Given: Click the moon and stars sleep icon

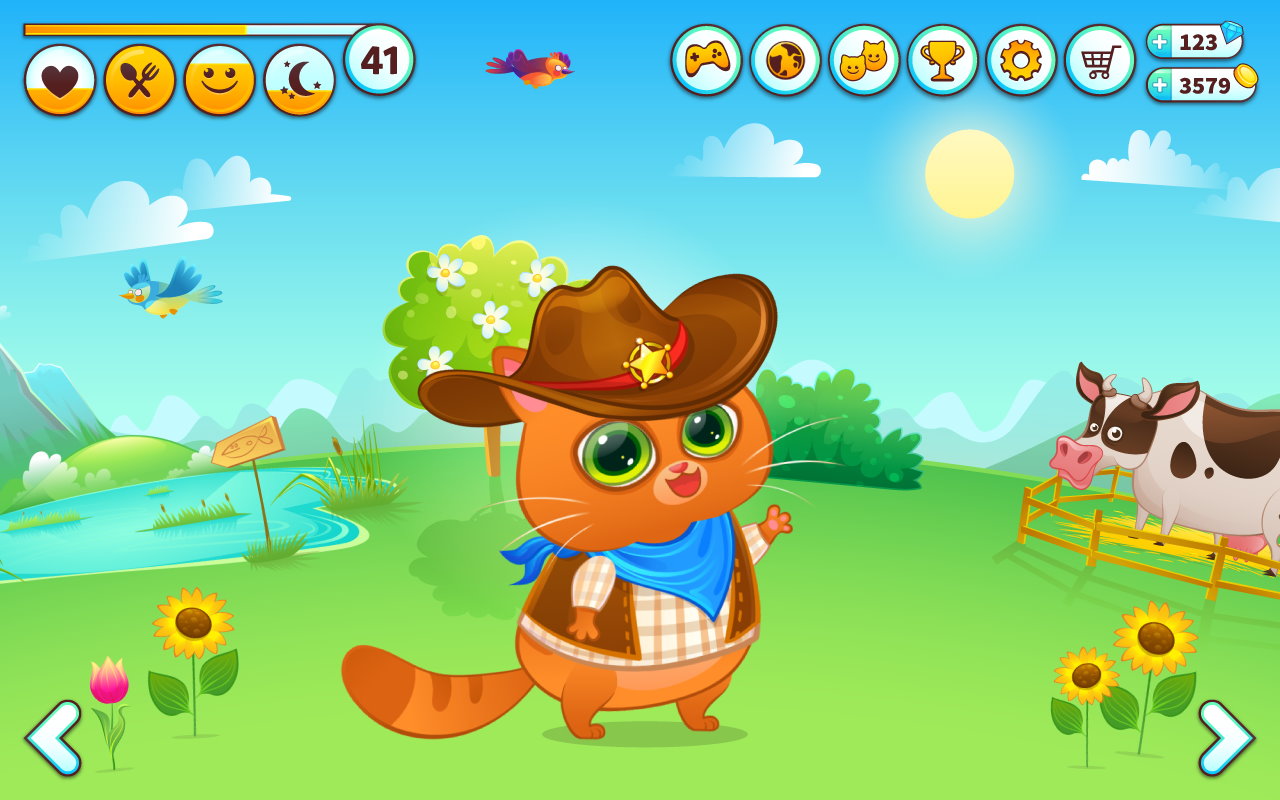Looking at the screenshot, I should click(x=300, y=80).
